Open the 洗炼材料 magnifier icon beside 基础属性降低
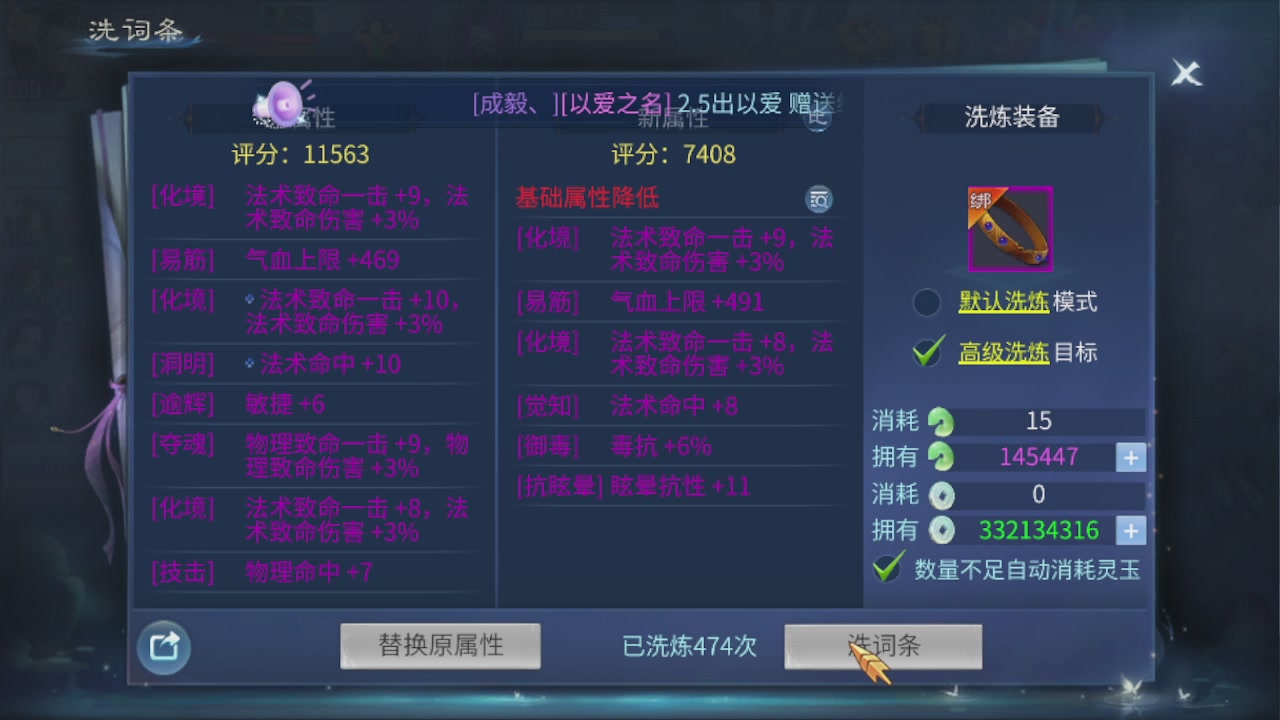Viewport: 1280px width, 720px height. 819,199
